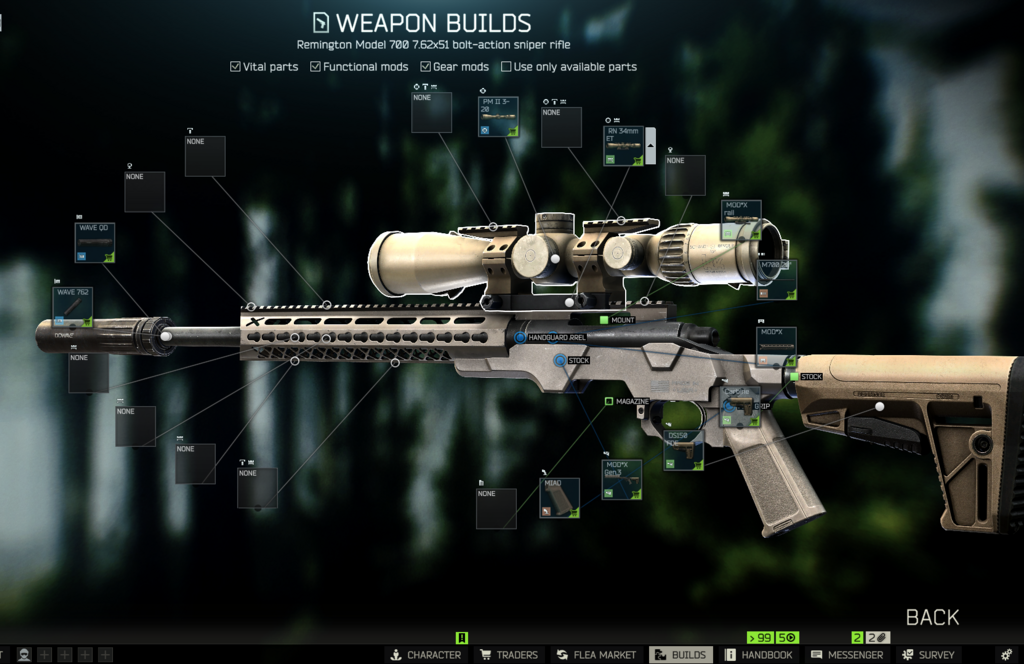
Task: Enable Use only available parts
Action: [x=506, y=67]
